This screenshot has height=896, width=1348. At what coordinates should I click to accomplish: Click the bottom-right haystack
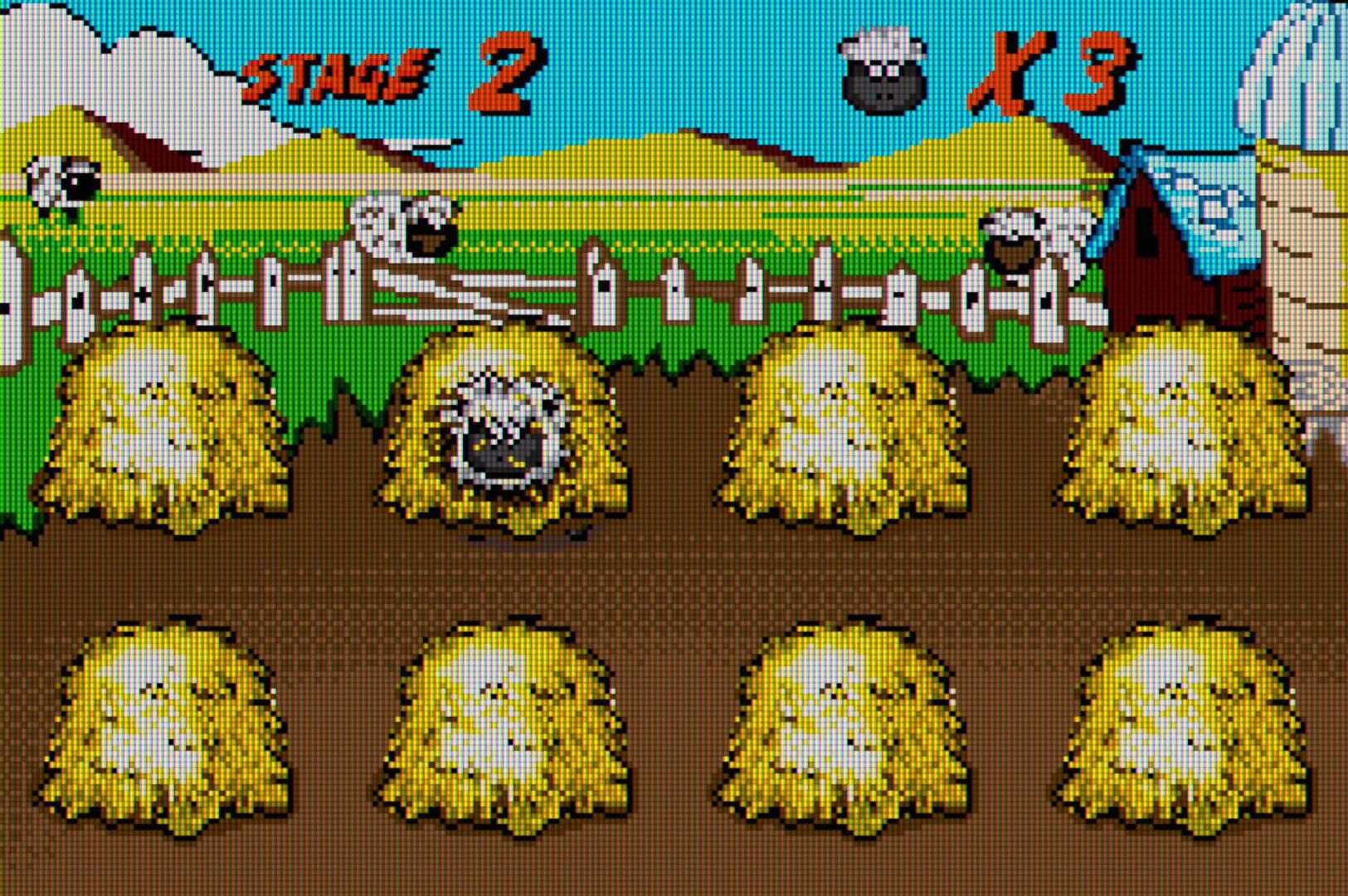click(1178, 722)
